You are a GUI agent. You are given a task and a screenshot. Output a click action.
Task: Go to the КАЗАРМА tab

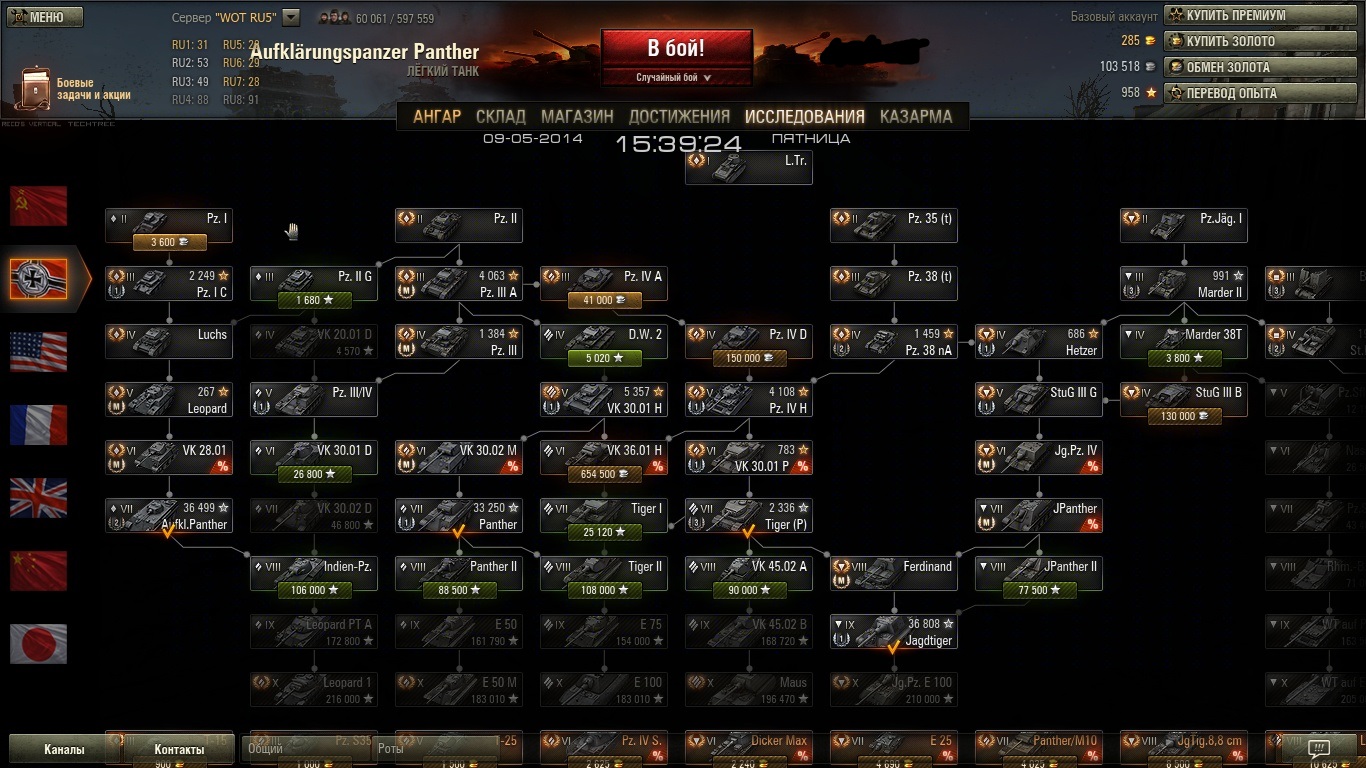[x=915, y=116]
